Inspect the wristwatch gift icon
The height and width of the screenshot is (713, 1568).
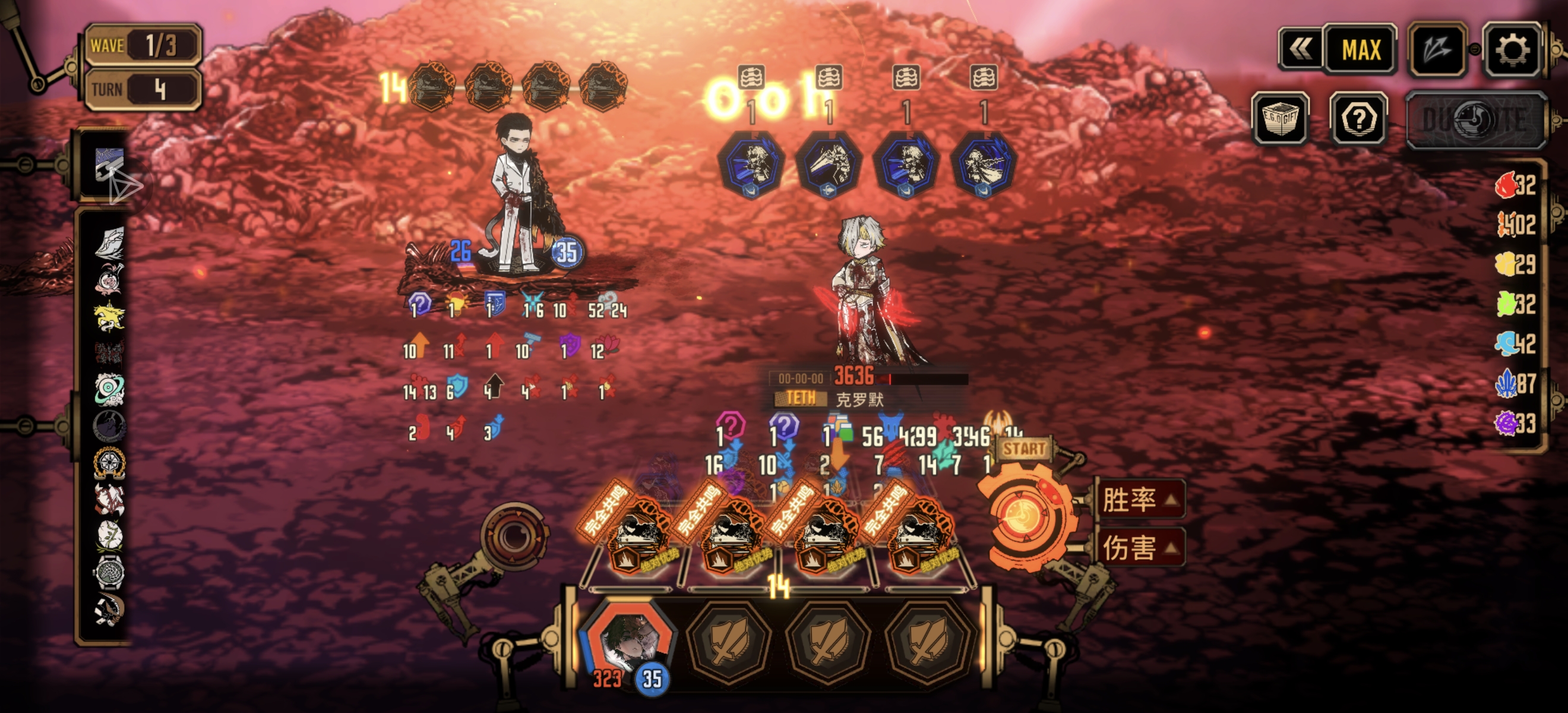point(109,572)
